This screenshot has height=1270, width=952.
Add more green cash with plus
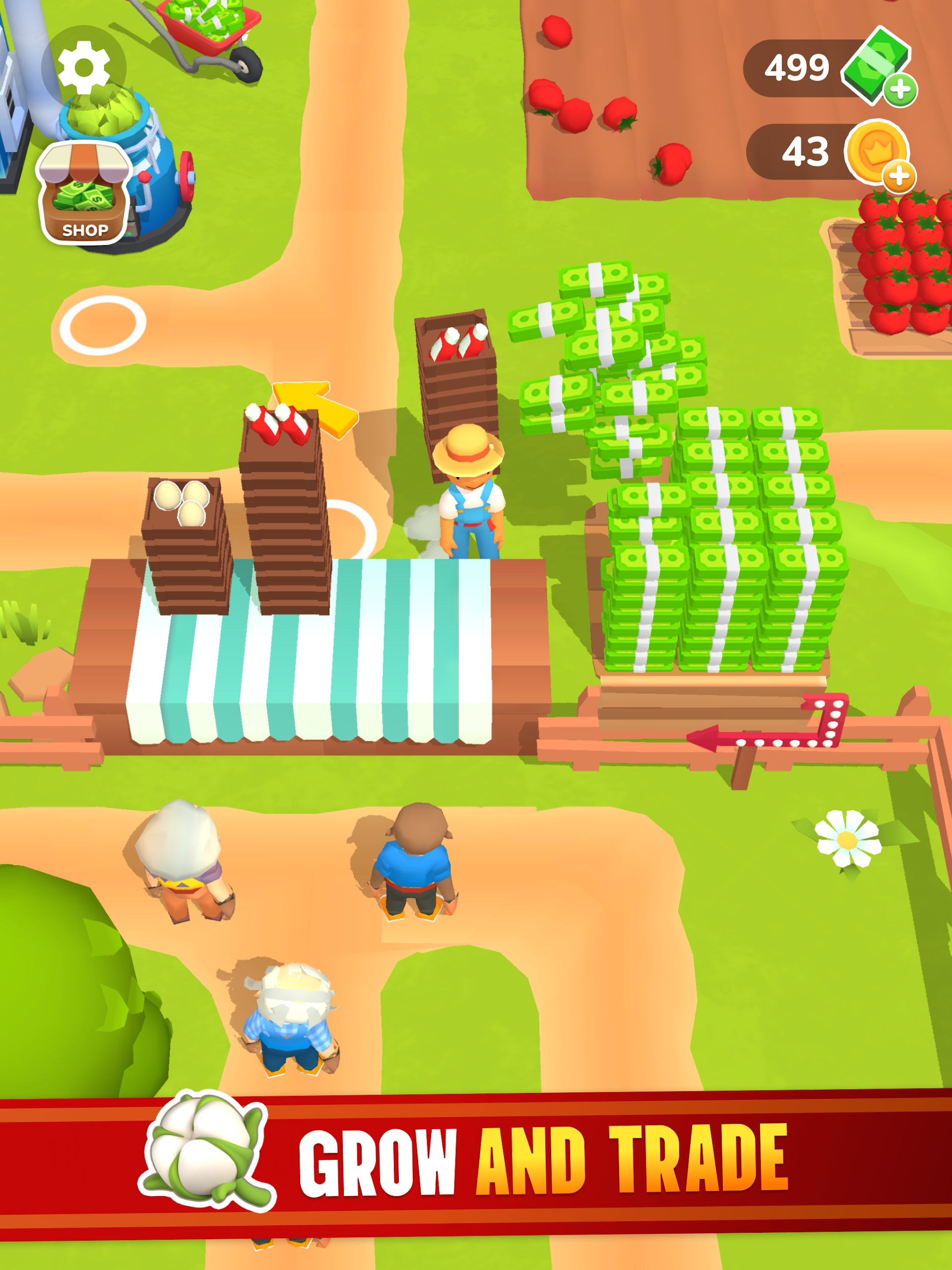899,90
